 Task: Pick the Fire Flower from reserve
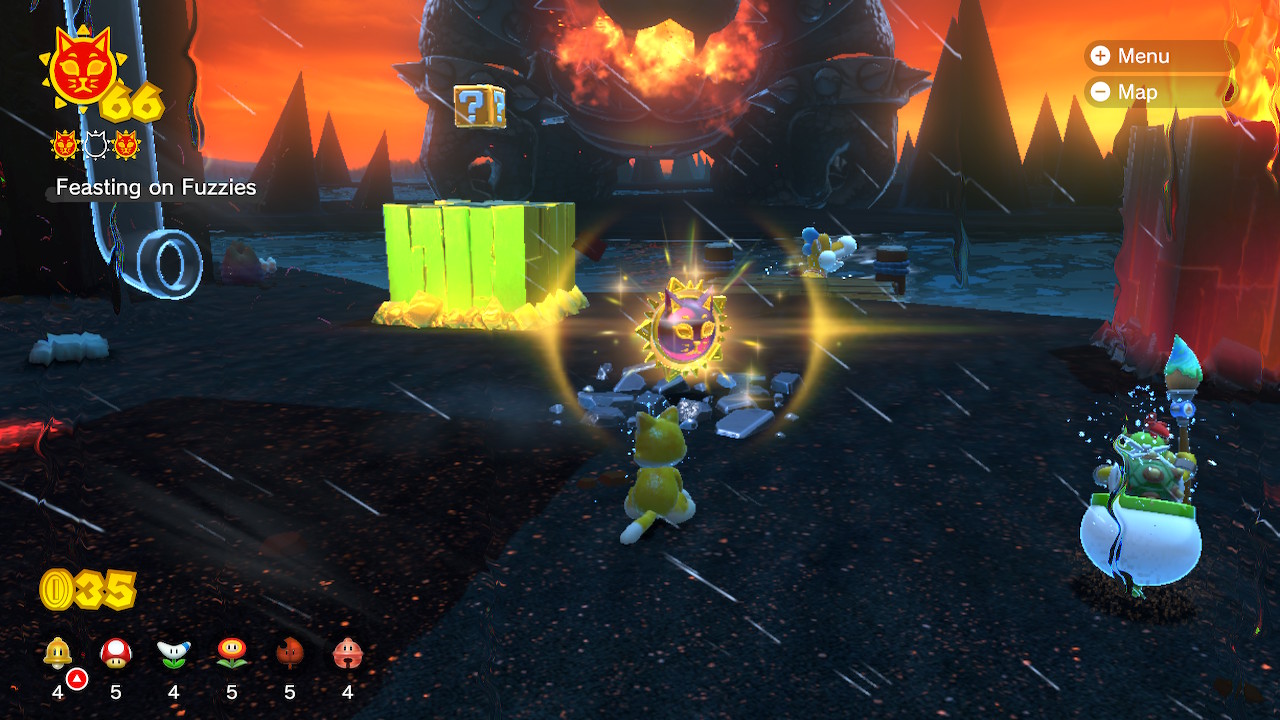[232, 654]
